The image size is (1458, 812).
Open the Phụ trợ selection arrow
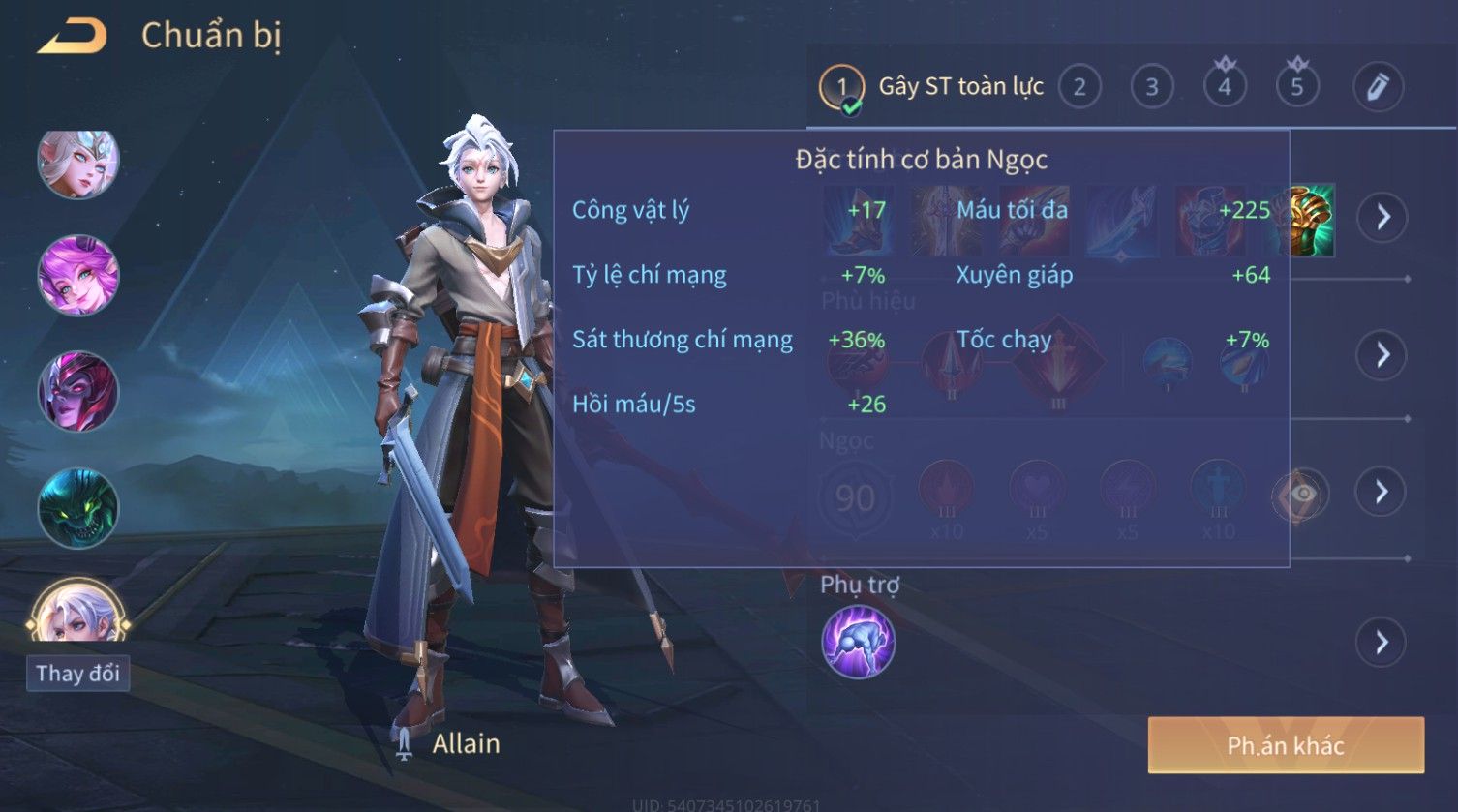(1382, 642)
